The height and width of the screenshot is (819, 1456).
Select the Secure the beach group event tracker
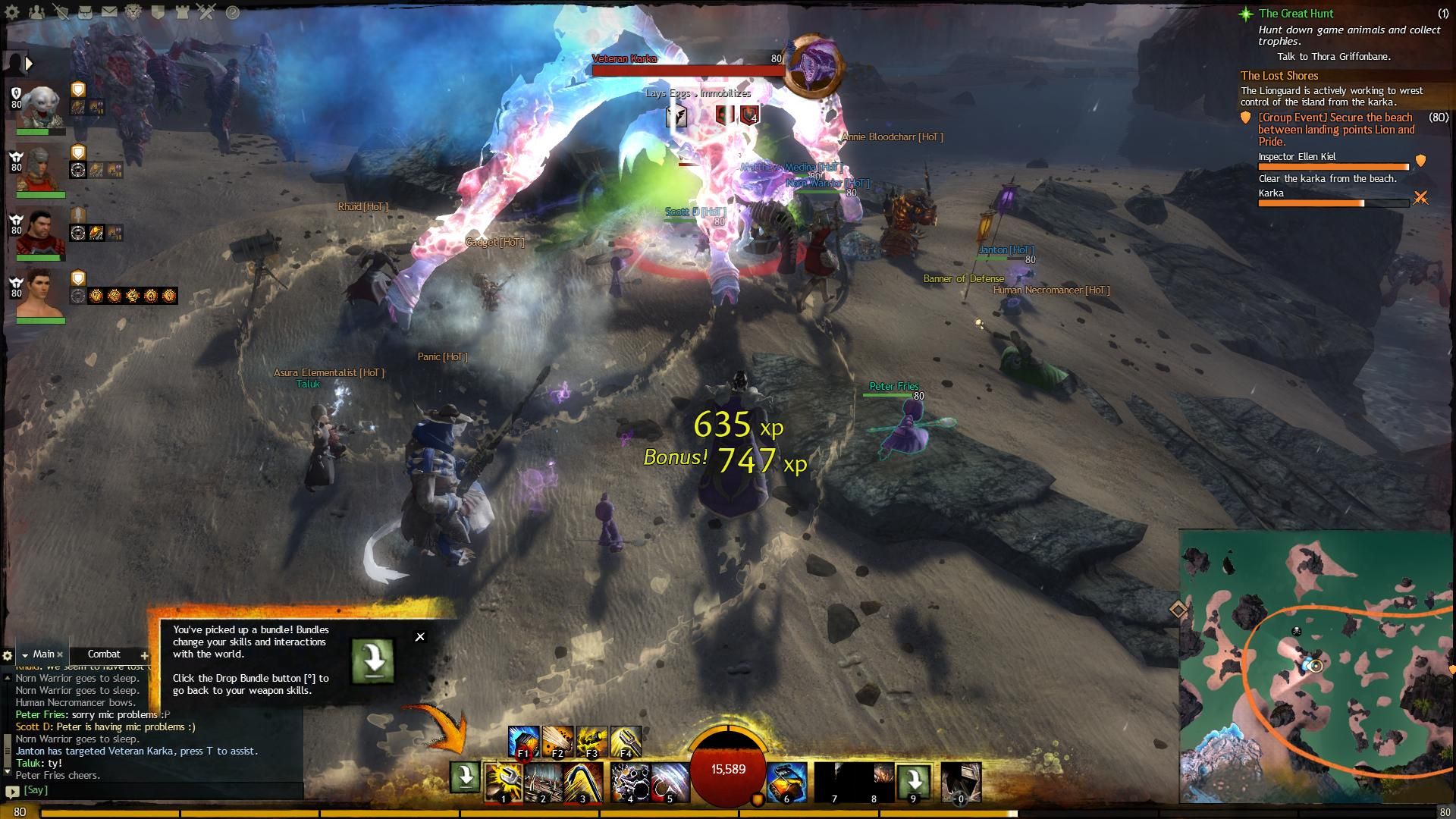pos(1336,129)
